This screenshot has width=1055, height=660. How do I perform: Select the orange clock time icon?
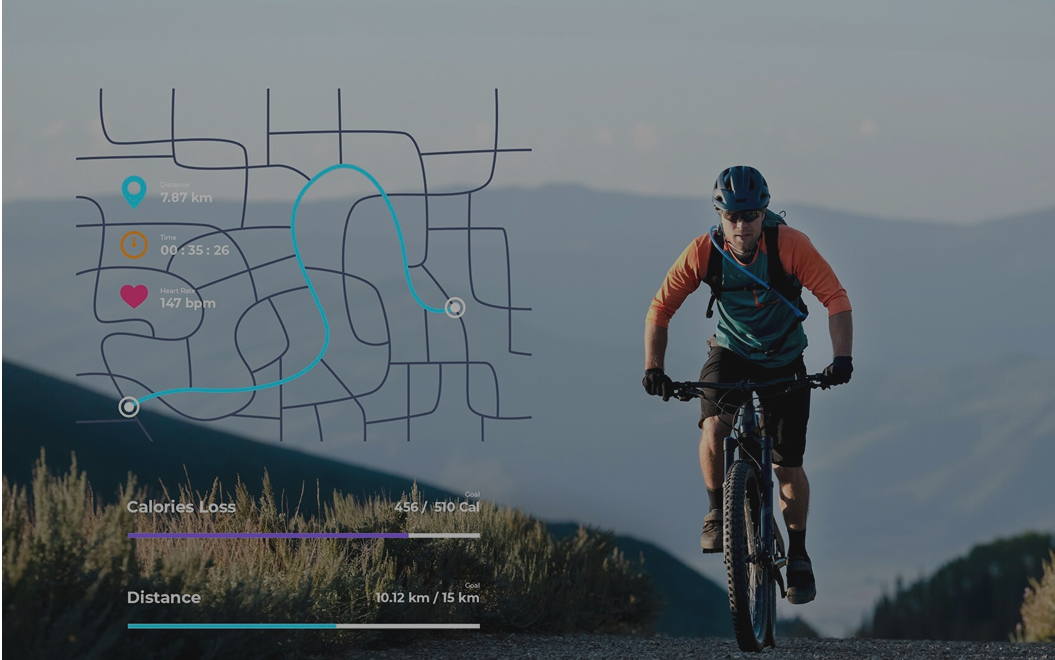pos(134,245)
